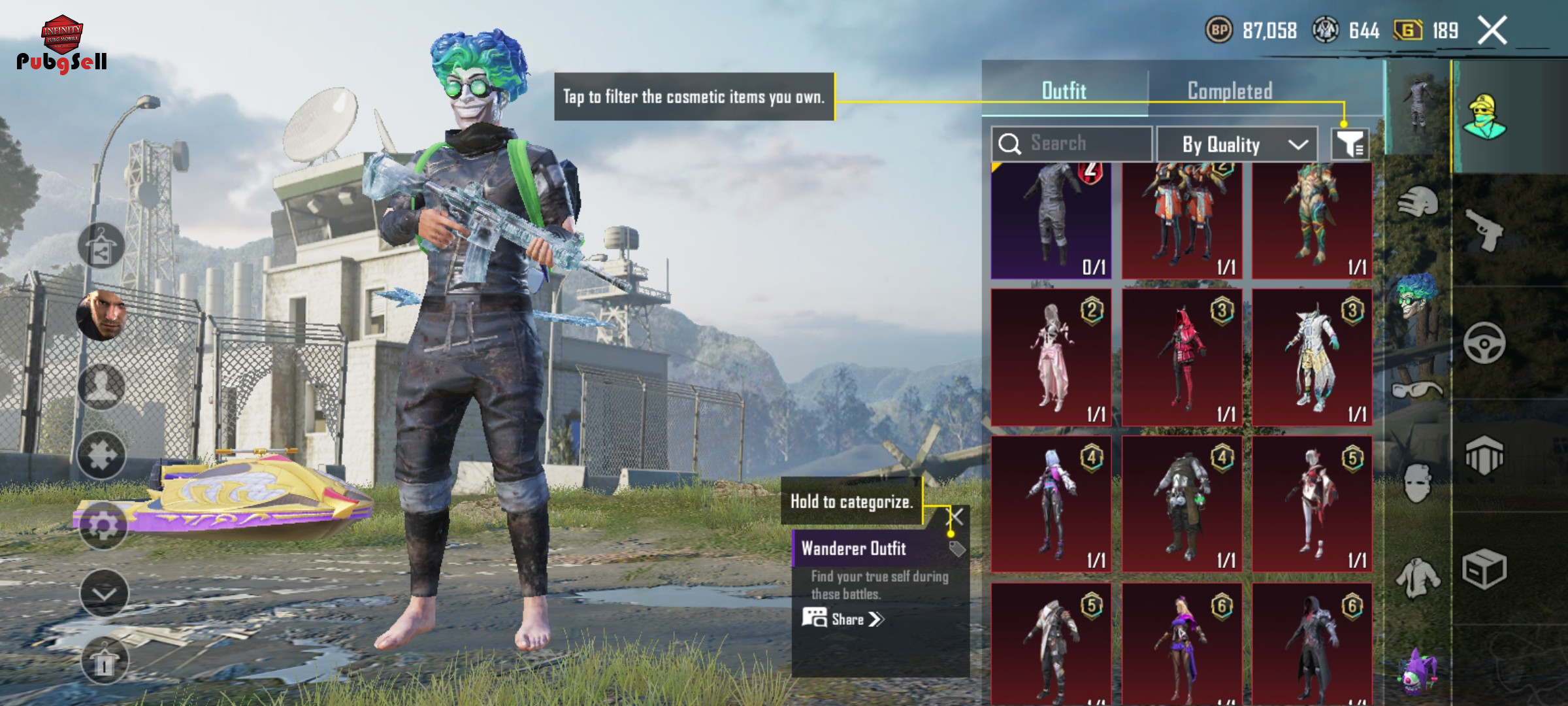Switch to the Completed tab
Screen dimensions: 1568x706
tap(1230, 91)
